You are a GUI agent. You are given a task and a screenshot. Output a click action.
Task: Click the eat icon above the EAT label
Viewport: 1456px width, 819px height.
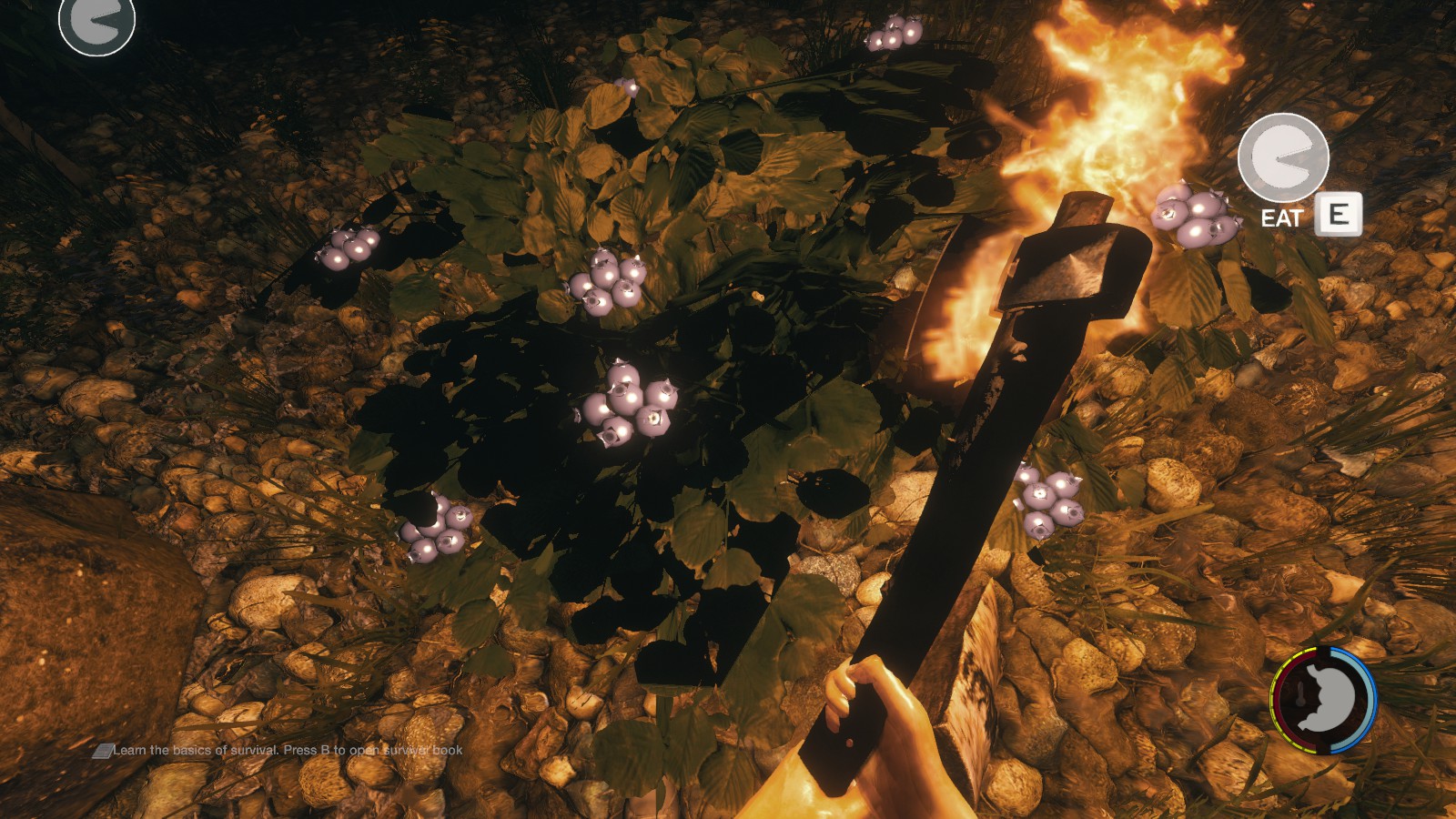coord(1283,158)
